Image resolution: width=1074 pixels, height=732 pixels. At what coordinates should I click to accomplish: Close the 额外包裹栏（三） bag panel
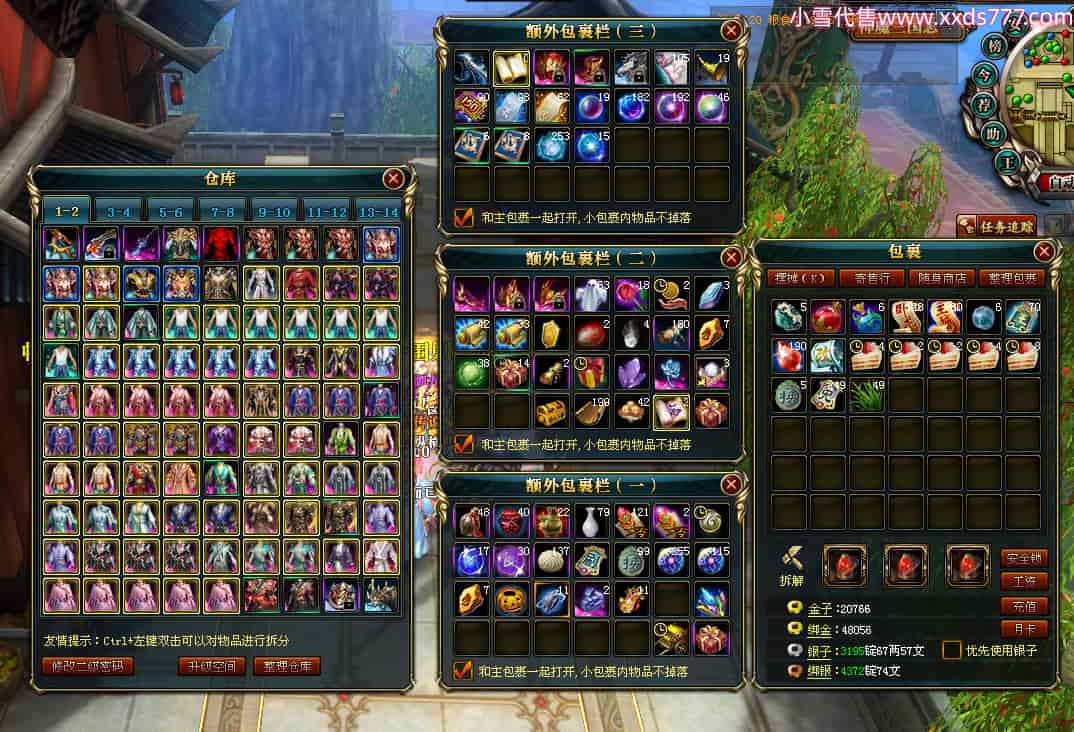732,31
